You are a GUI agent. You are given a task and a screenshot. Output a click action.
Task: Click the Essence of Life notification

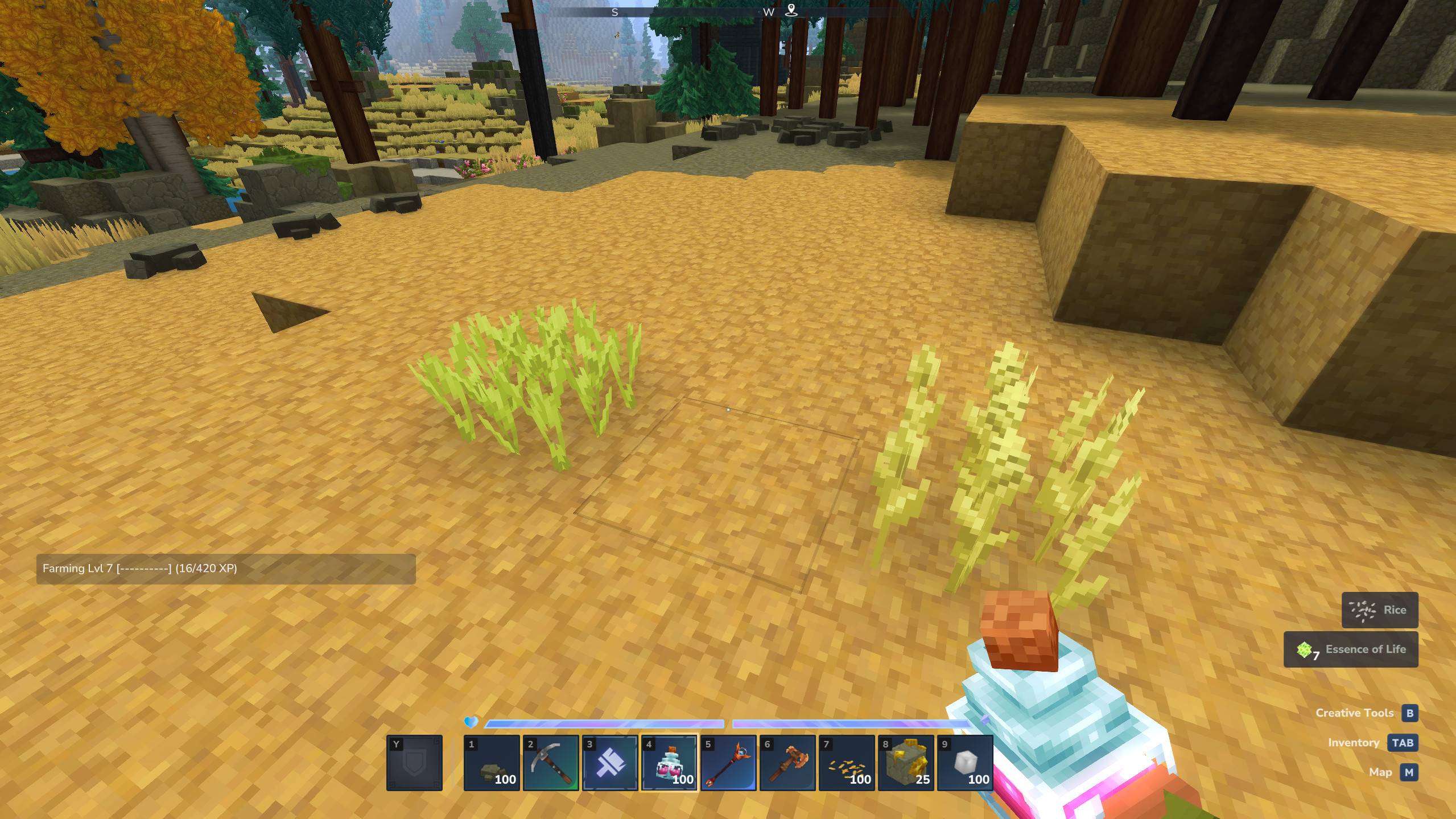(x=1351, y=649)
